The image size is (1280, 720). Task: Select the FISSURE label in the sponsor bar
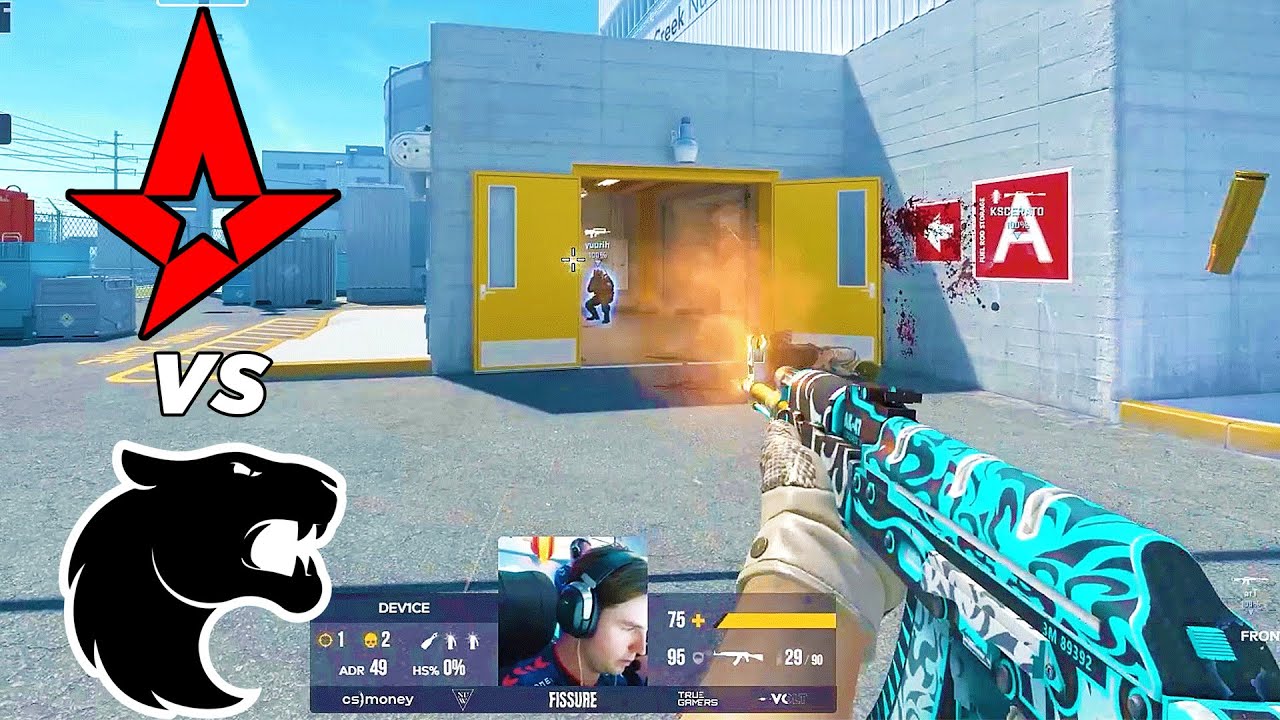pos(573,697)
